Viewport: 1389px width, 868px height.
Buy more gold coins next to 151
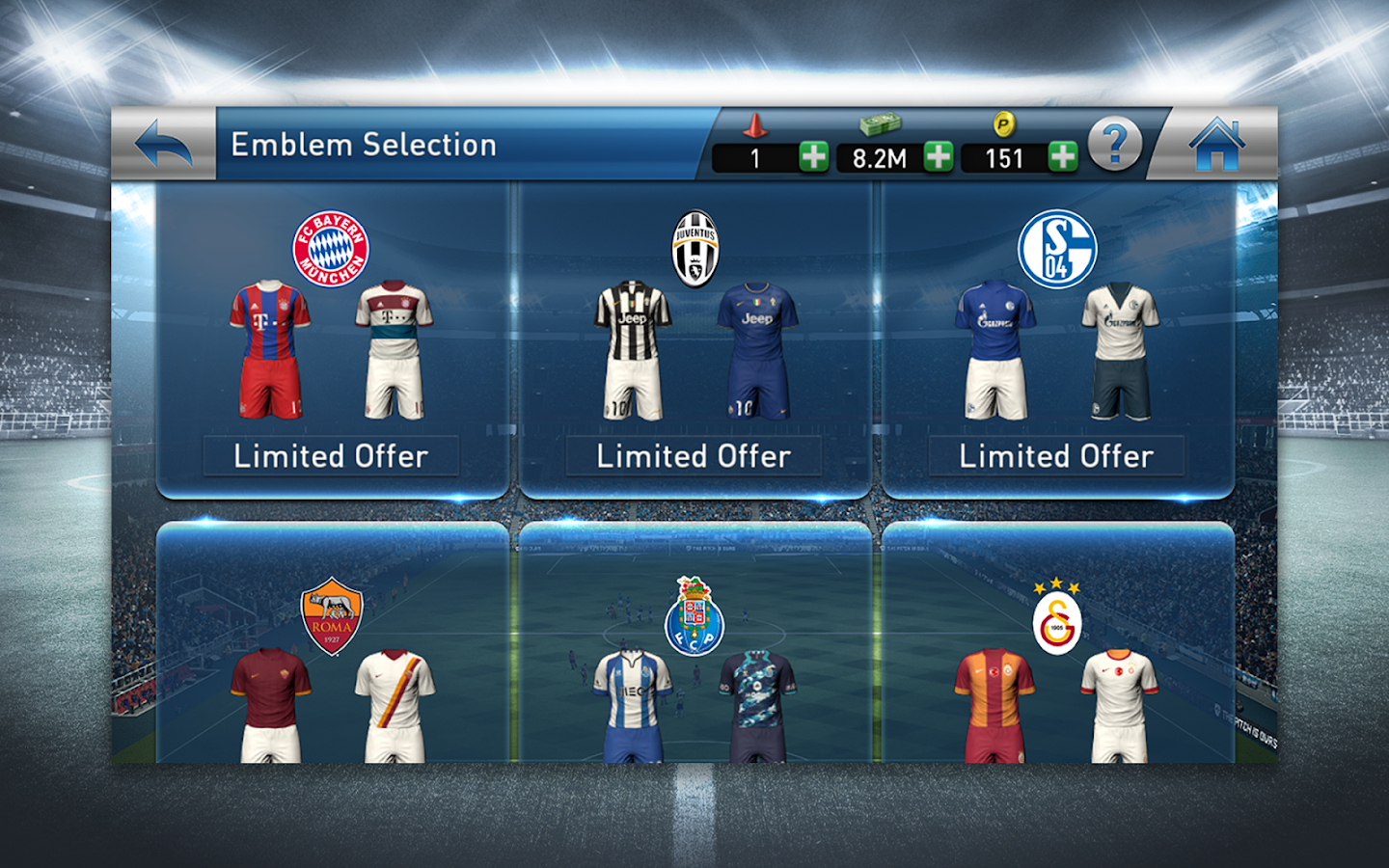[x=1062, y=157]
